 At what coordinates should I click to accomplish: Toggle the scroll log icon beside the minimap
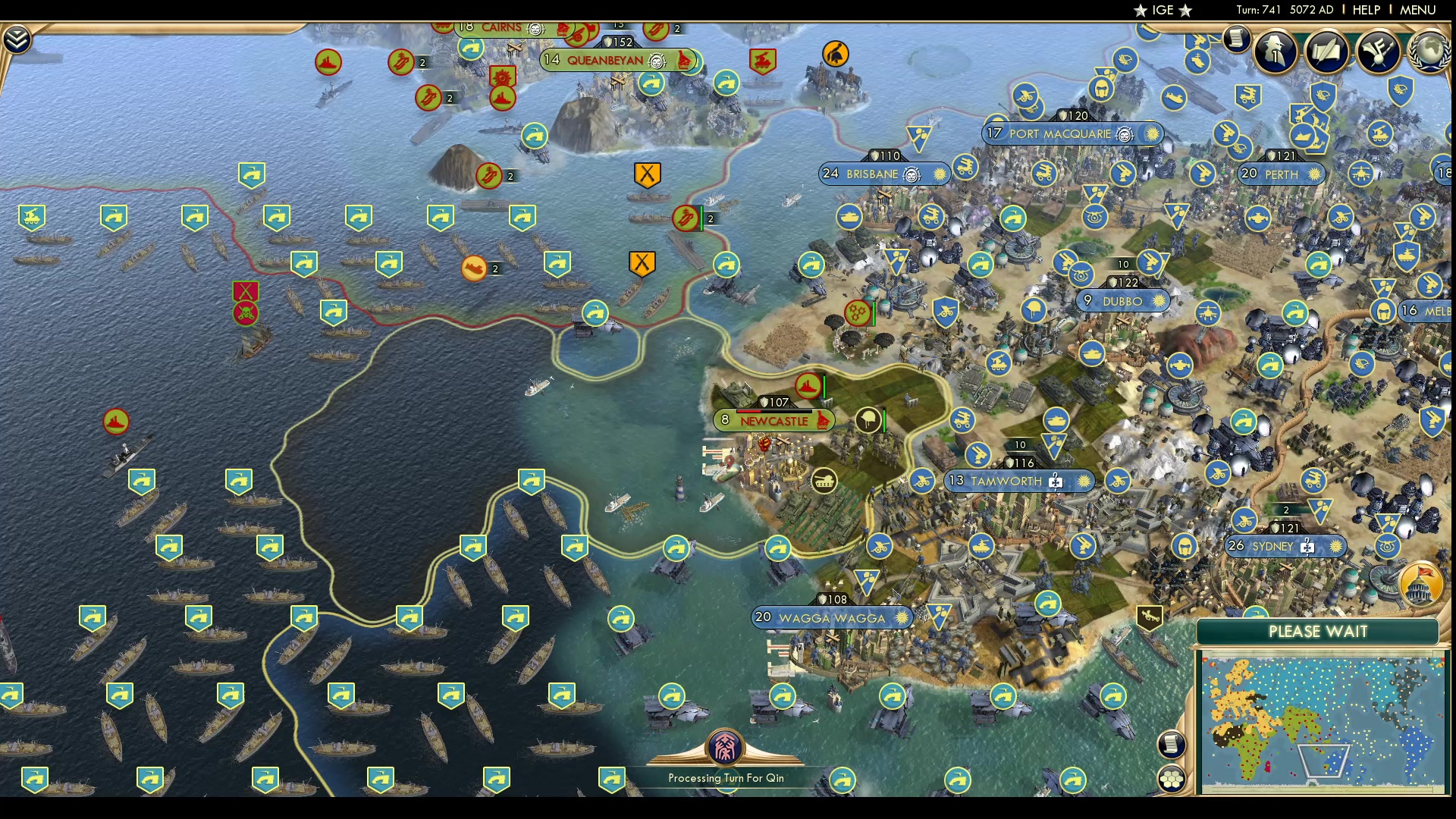(1172, 745)
